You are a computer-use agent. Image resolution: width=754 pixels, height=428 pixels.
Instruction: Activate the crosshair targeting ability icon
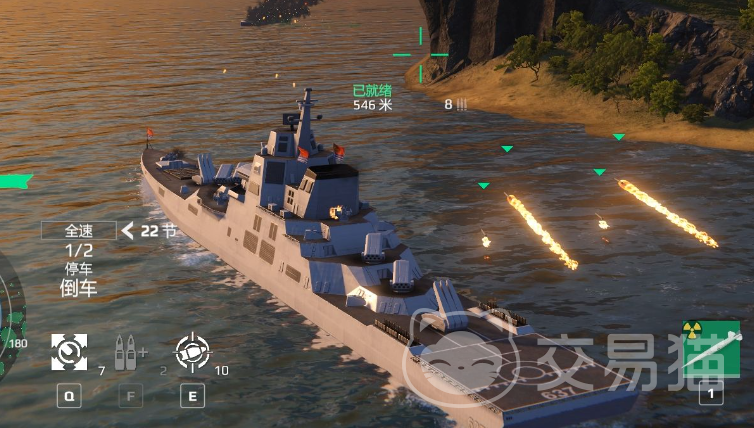point(192,351)
